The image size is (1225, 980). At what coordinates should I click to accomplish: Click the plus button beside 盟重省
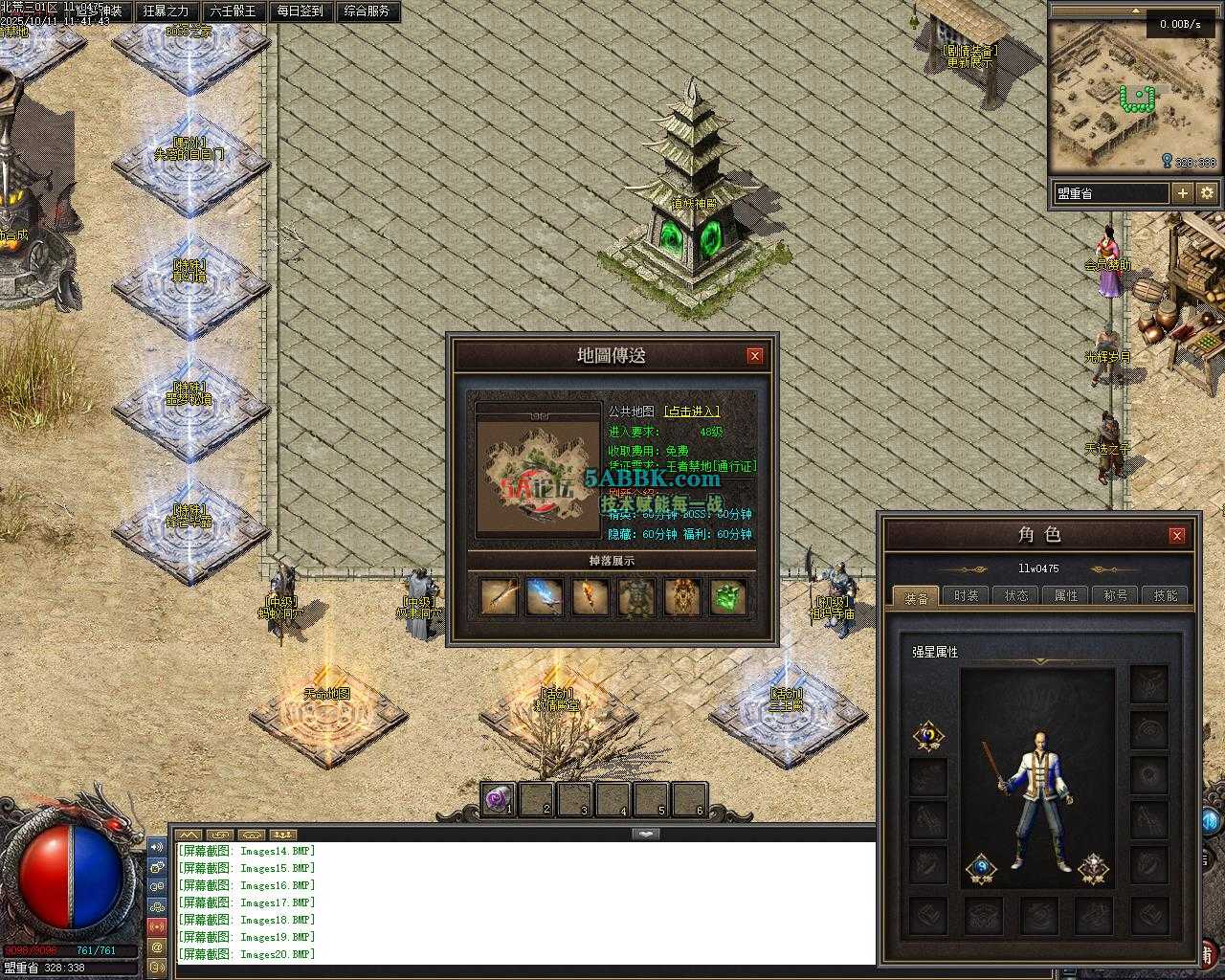(1183, 193)
